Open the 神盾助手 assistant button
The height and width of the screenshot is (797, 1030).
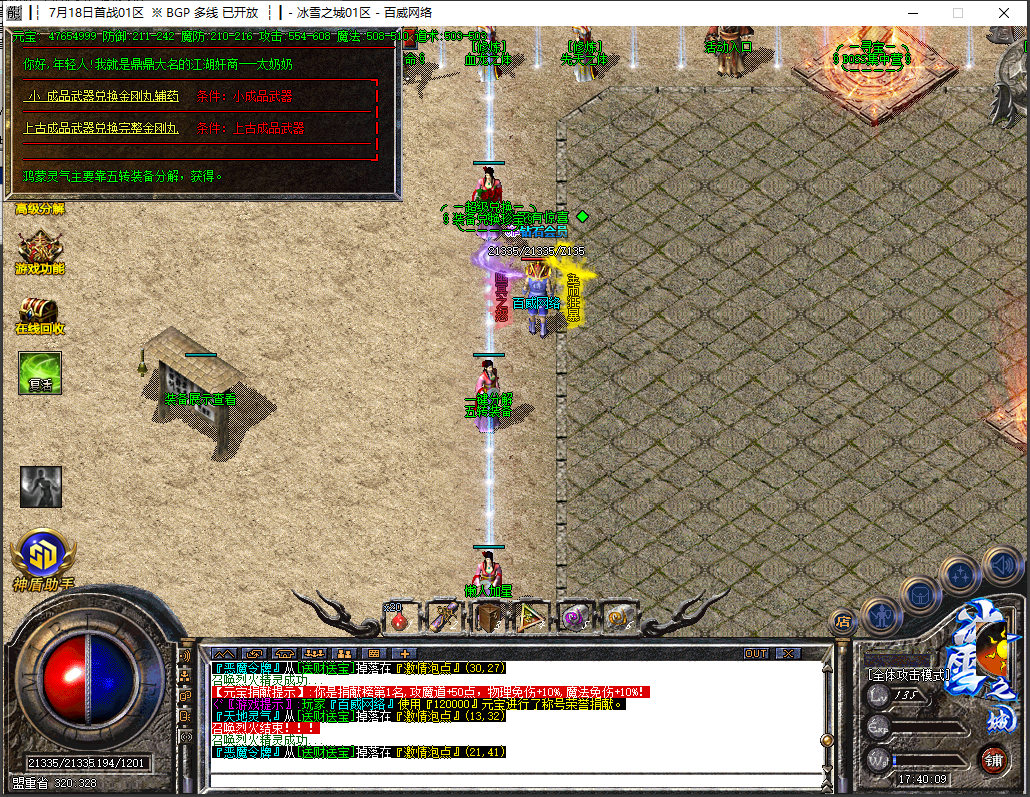43,557
